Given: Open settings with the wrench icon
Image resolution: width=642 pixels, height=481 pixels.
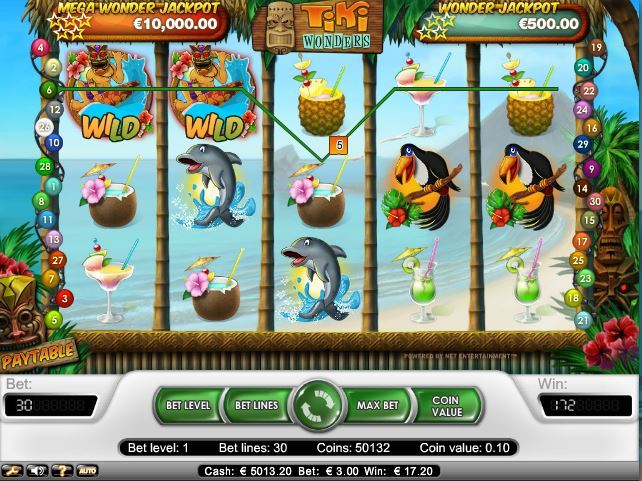Looking at the screenshot, I should (x=13, y=470).
